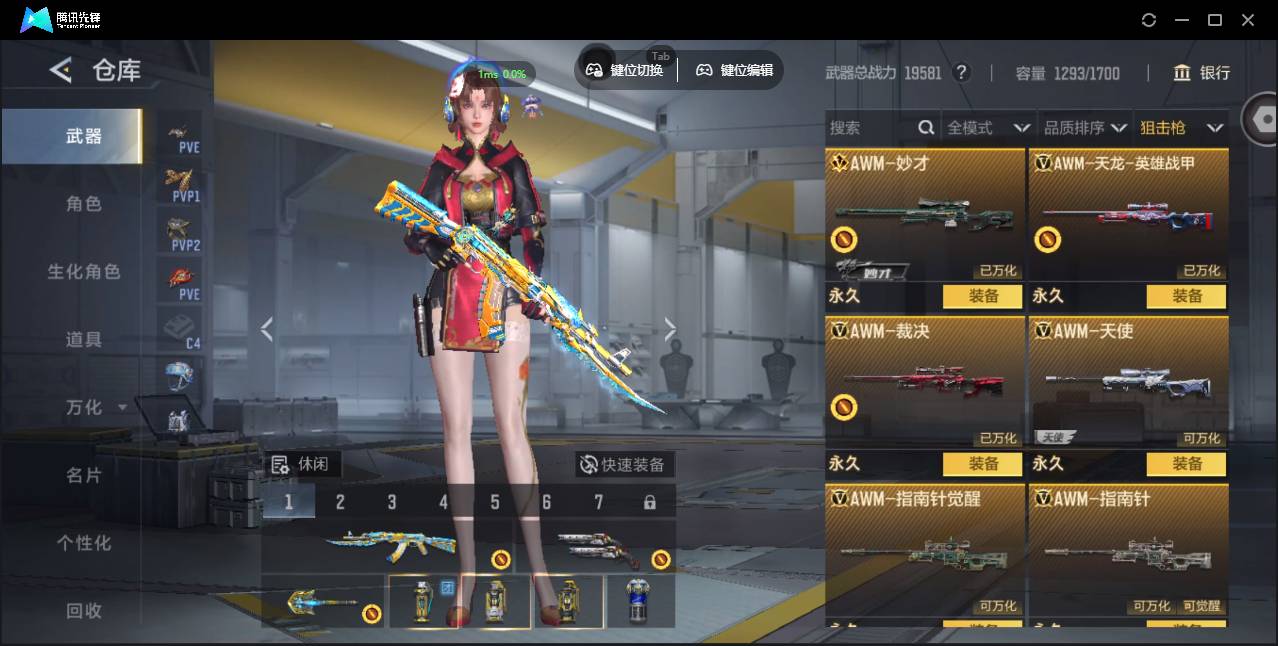Select the 角色 category tab
1278x646 pixels.
click(x=84, y=204)
